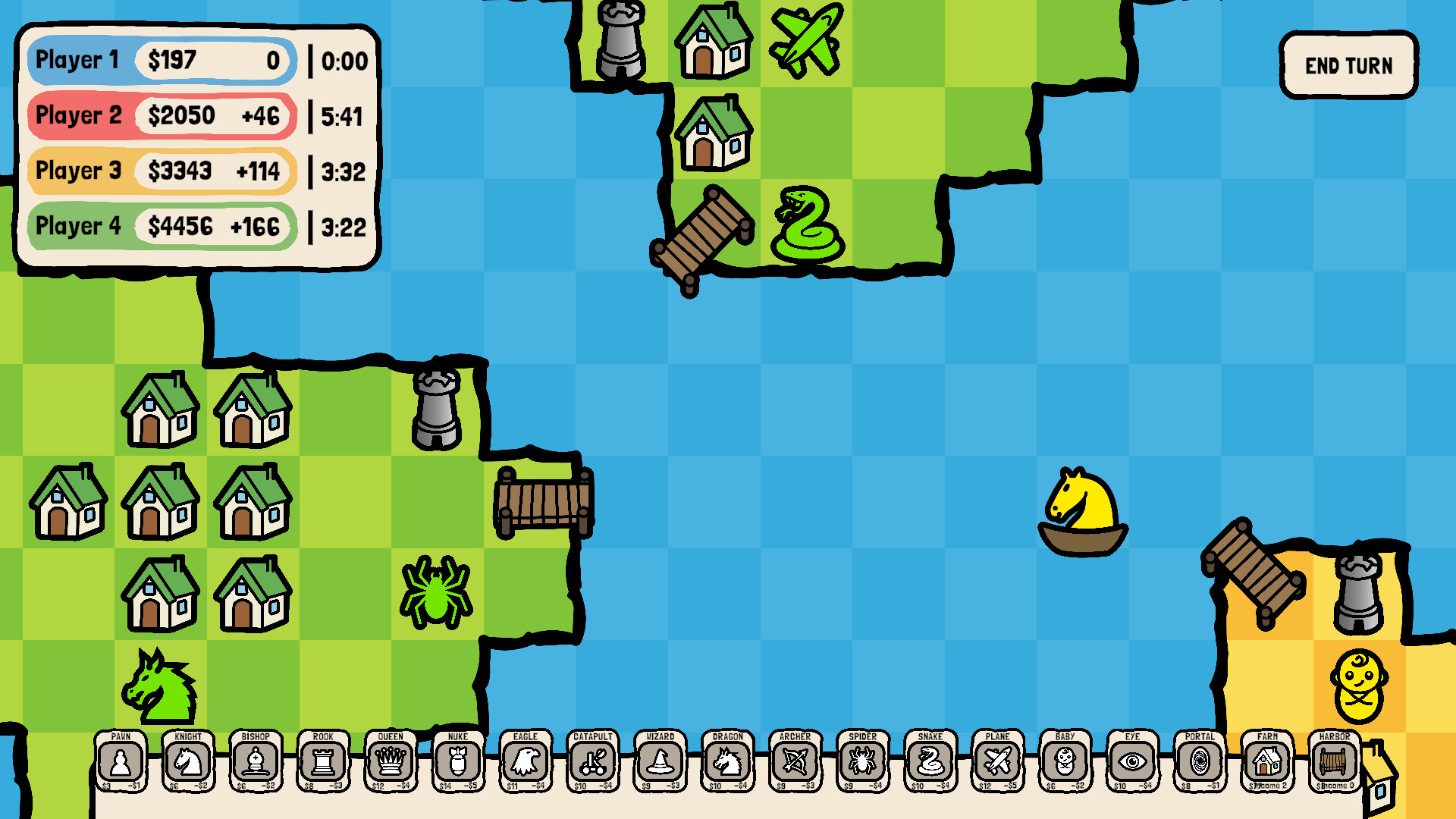Purchase a Bishop for $6

256,764
